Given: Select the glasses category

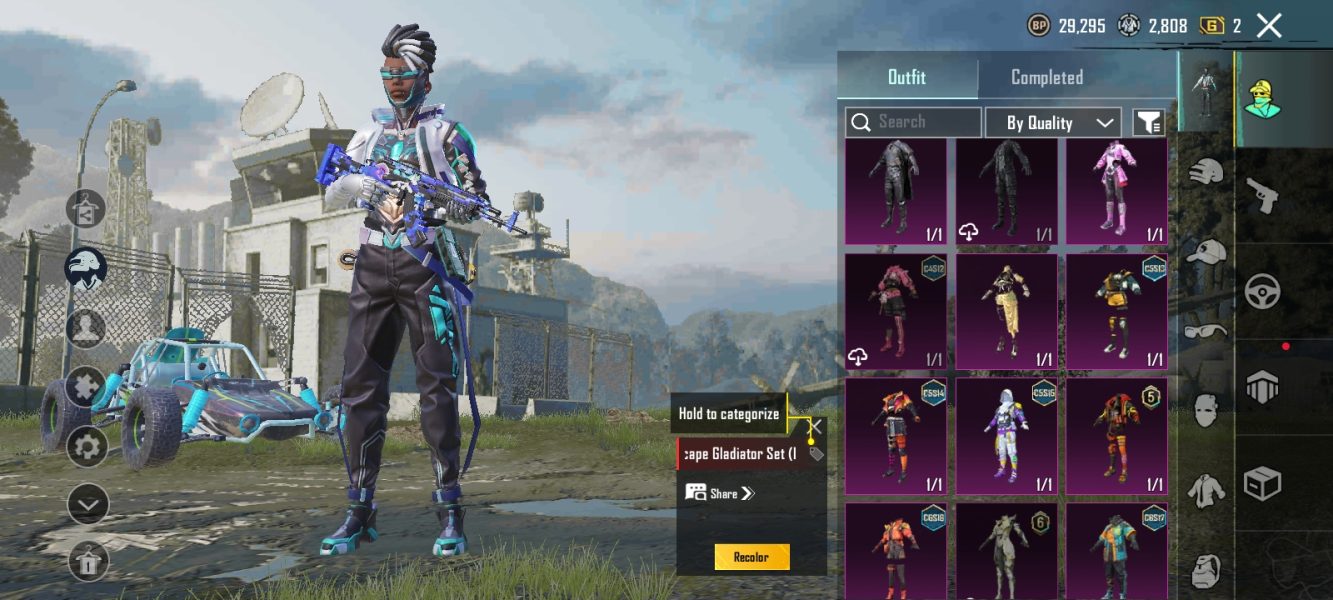Looking at the screenshot, I should coord(1206,330).
